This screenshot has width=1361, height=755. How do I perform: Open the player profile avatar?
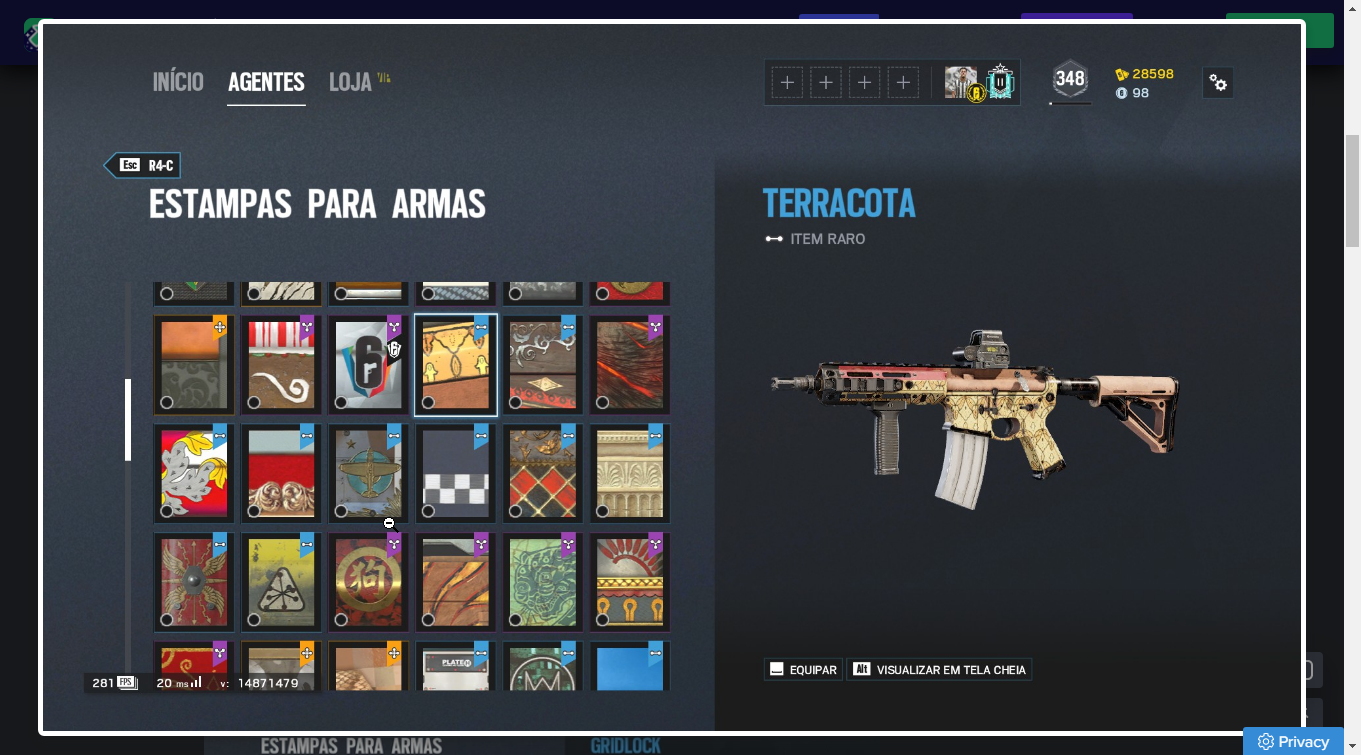pos(961,82)
